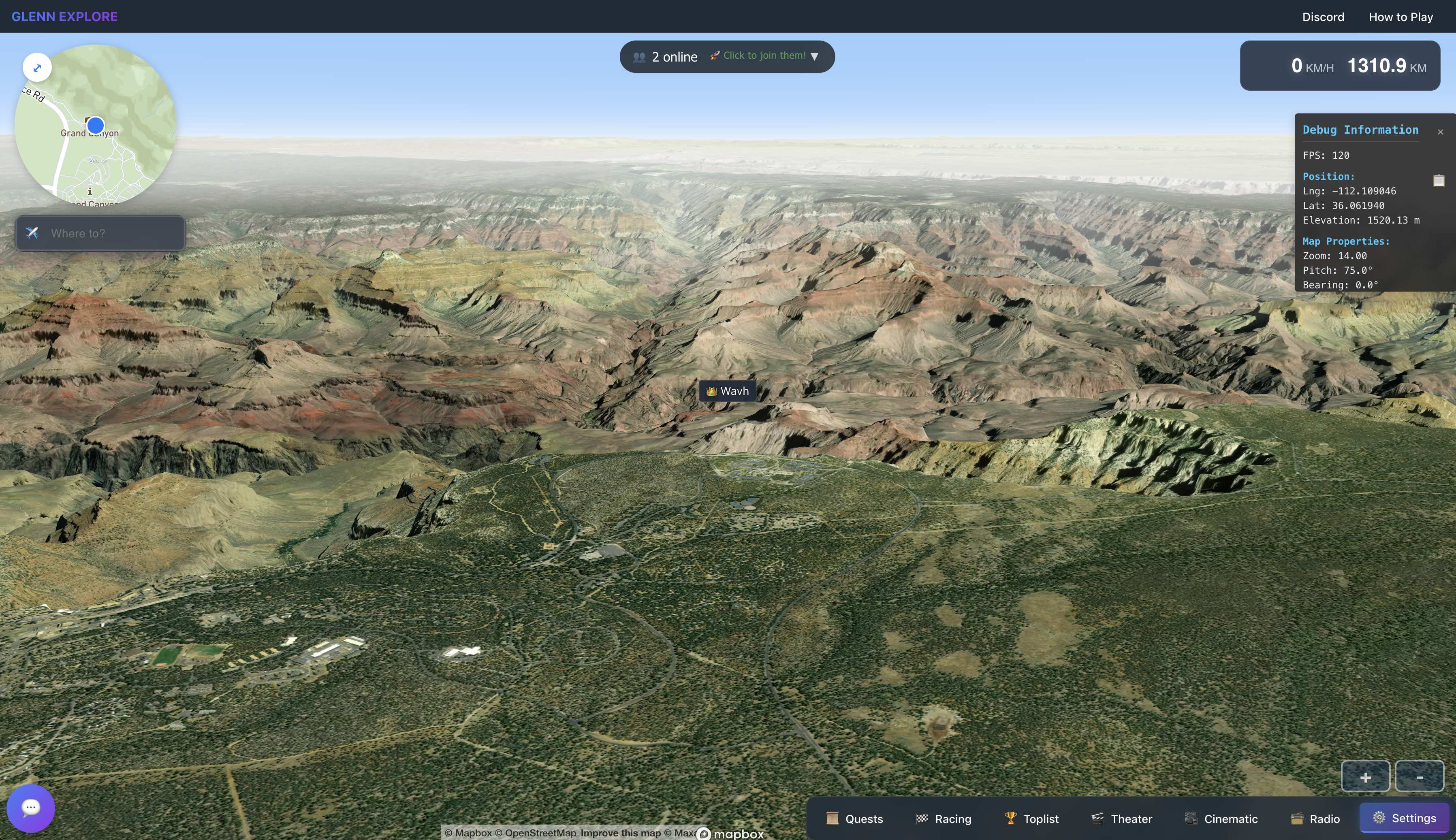The width and height of the screenshot is (1456, 840).
Task: Dismiss the Debug Information panel
Action: click(x=1441, y=132)
